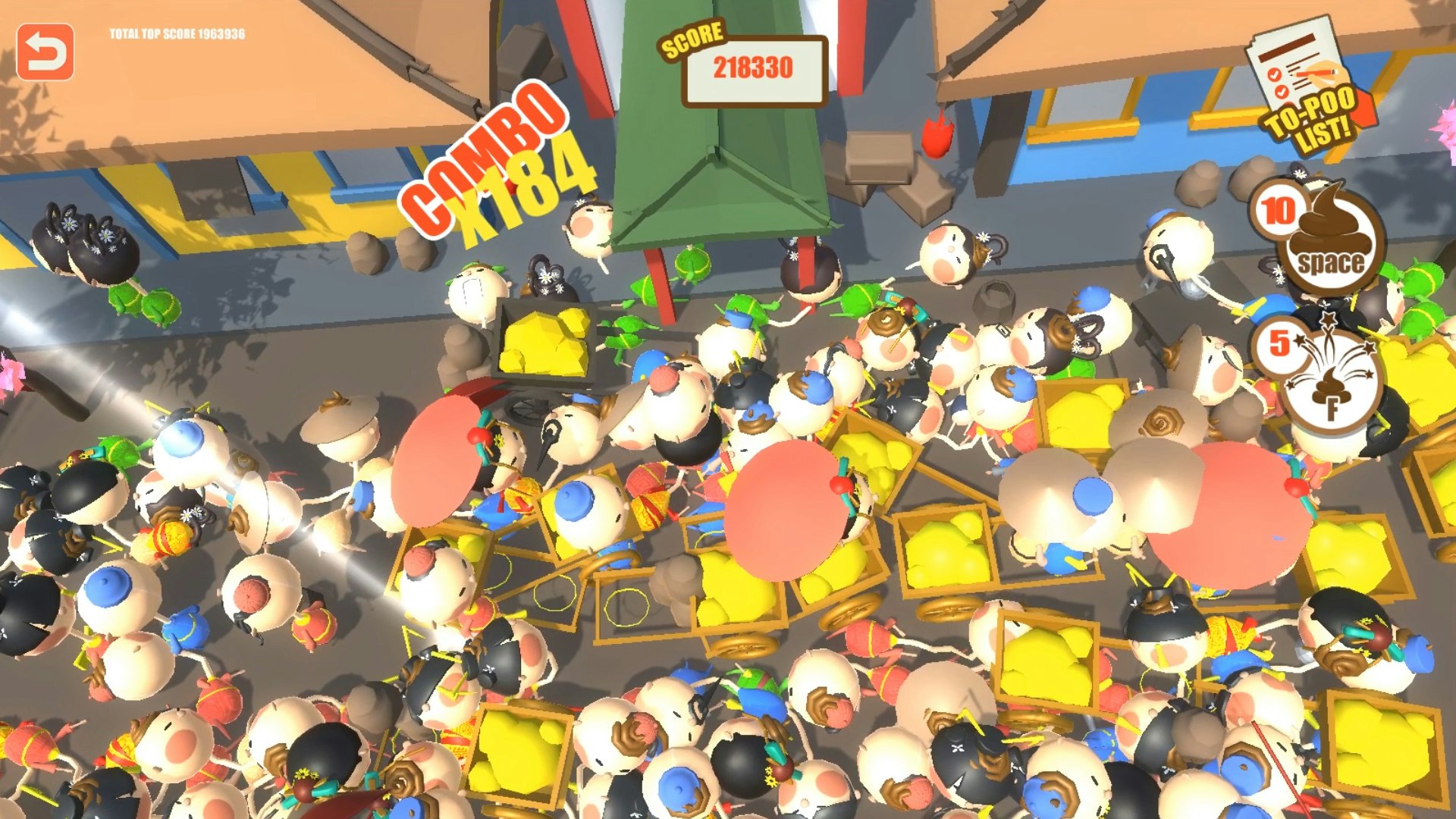The image size is (1456, 819).
Task: Click the red flame icon near the awning
Action: (x=938, y=136)
